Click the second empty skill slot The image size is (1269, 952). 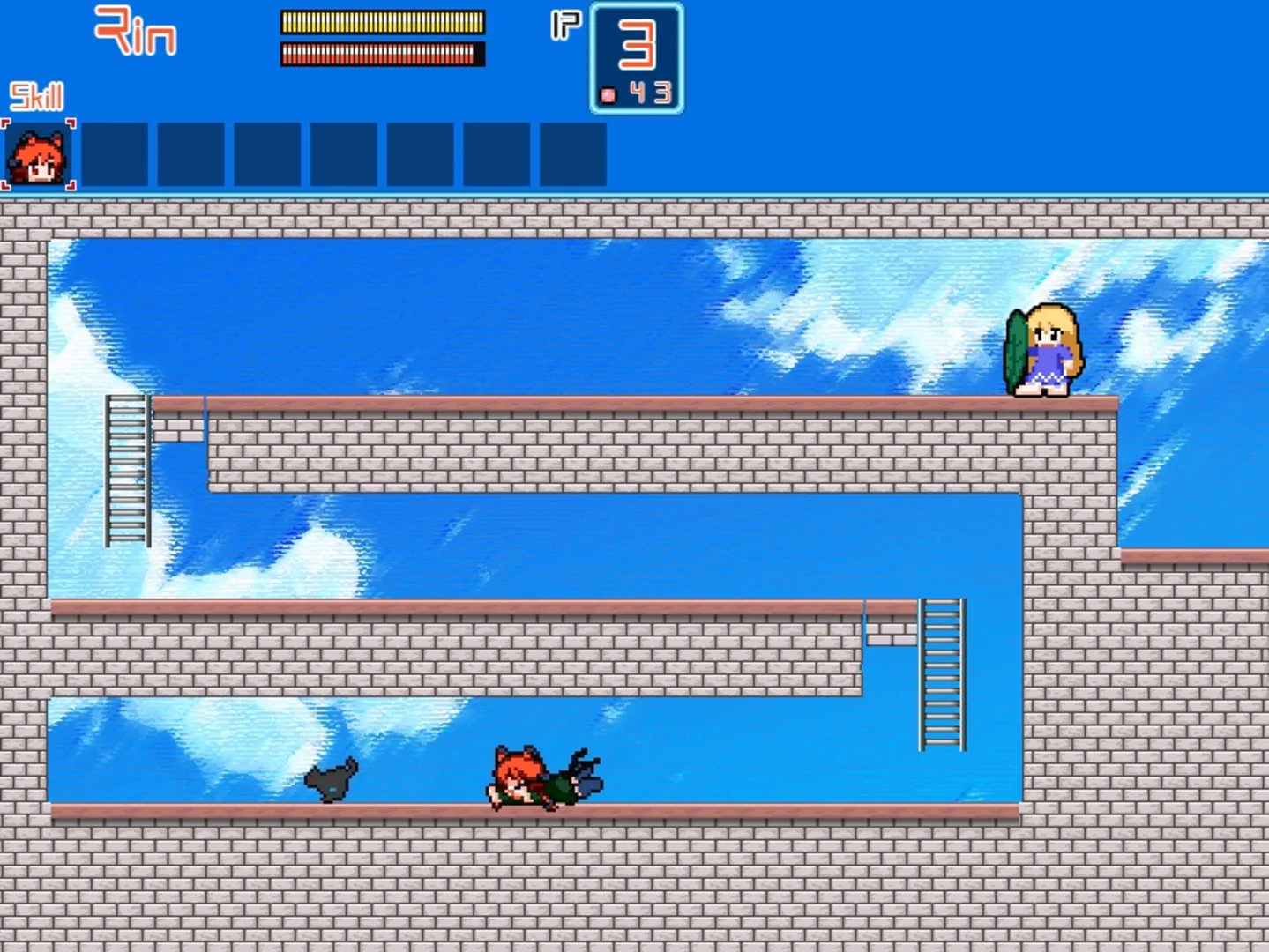point(191,155)
